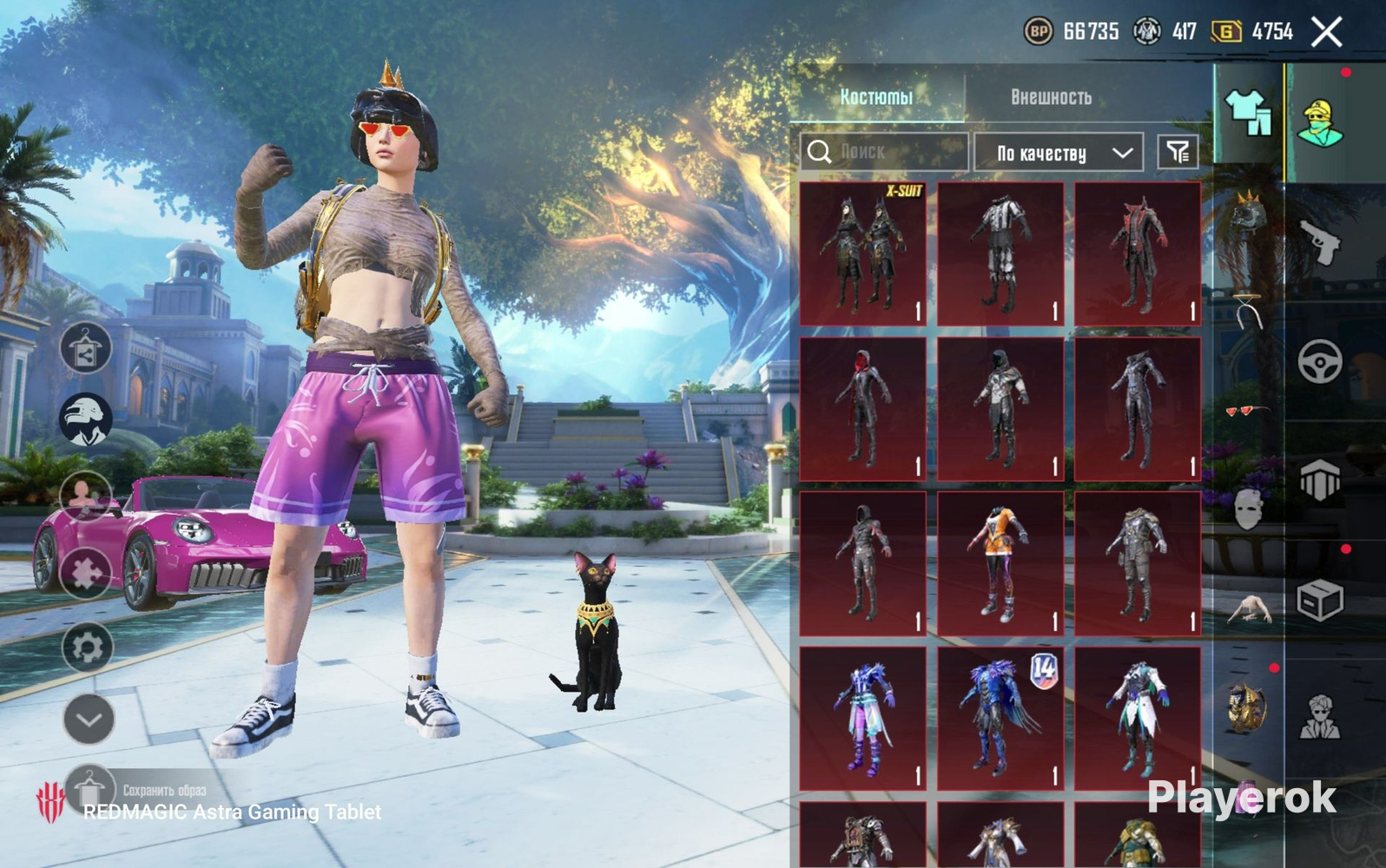The image size is (1386, 868).
Task: Open the Внешность tab
Action: [x=1051, y=96]
